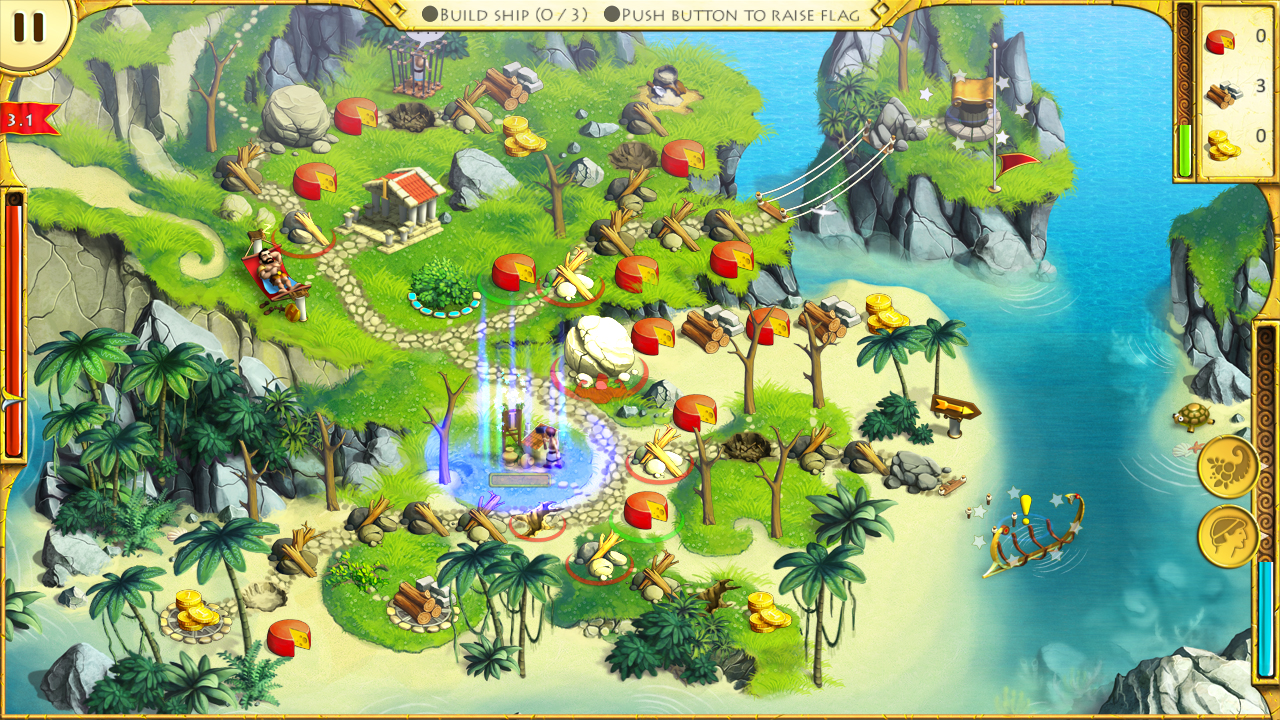Click the red timer bar on the left

(14, 320)
